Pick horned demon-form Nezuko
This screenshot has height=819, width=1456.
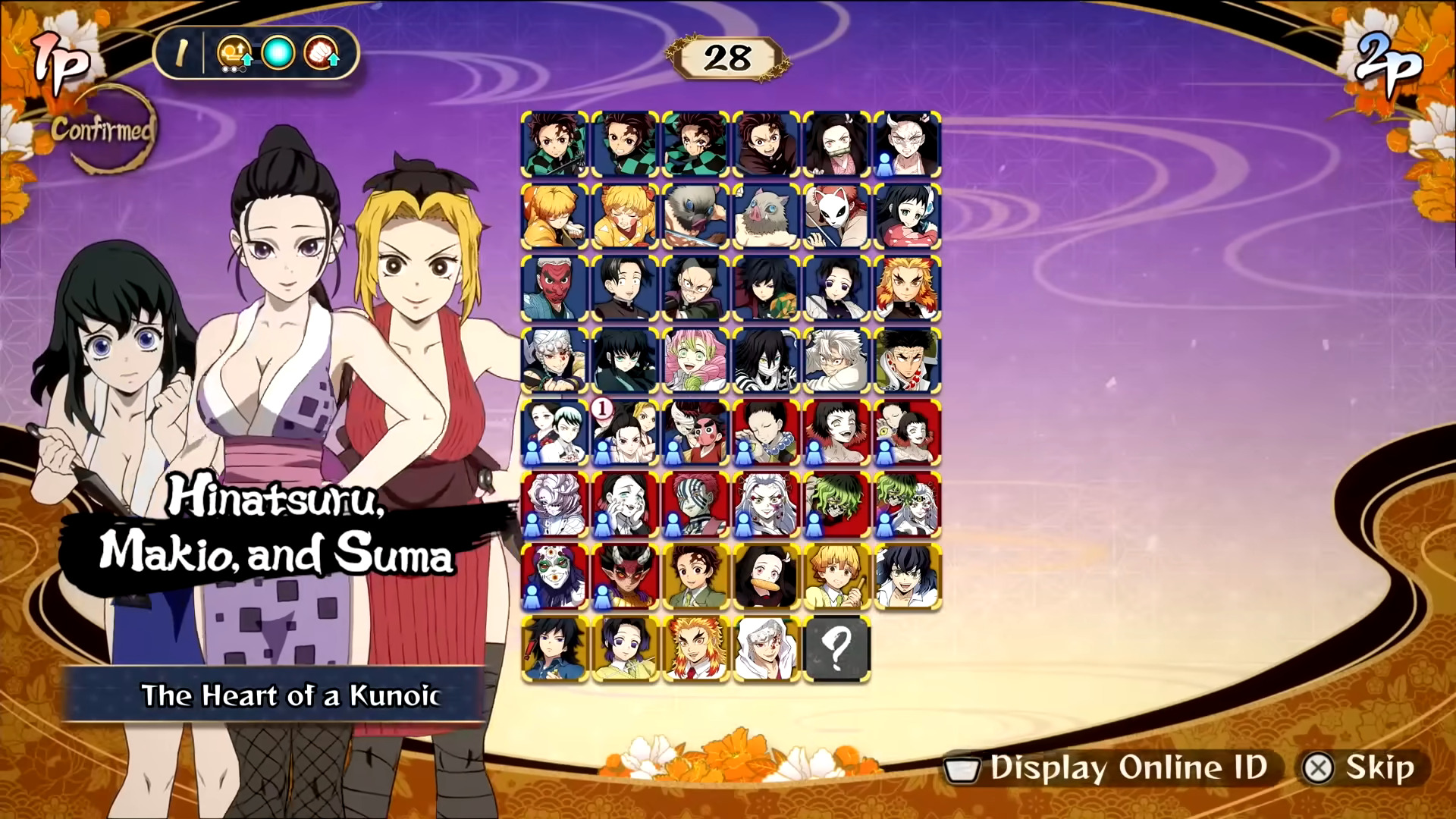click(x=907, y=144)
